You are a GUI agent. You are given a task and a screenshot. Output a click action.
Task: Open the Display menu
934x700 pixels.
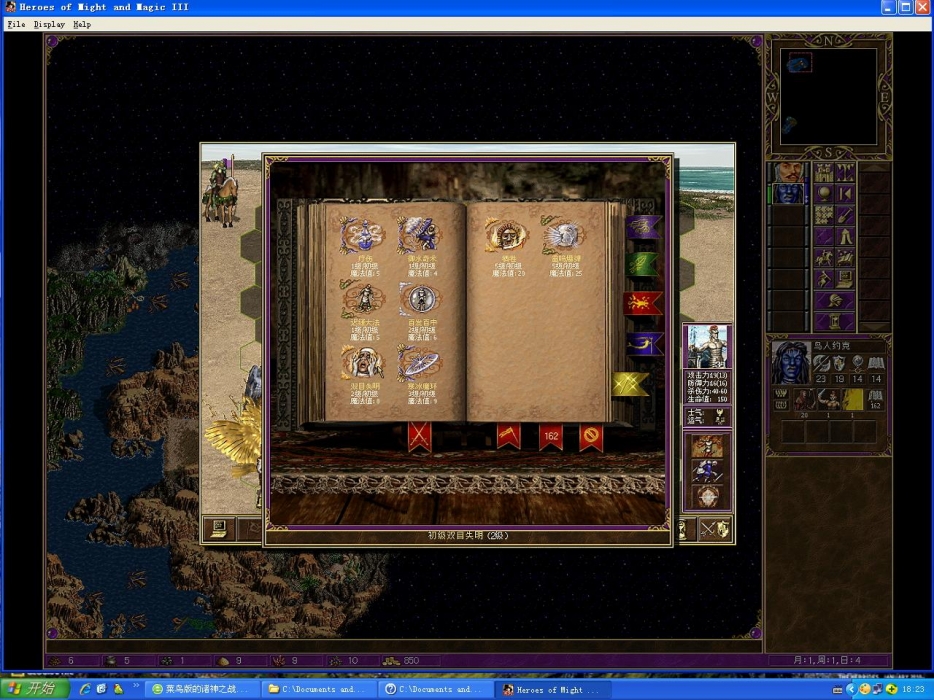tap(49, 24)
